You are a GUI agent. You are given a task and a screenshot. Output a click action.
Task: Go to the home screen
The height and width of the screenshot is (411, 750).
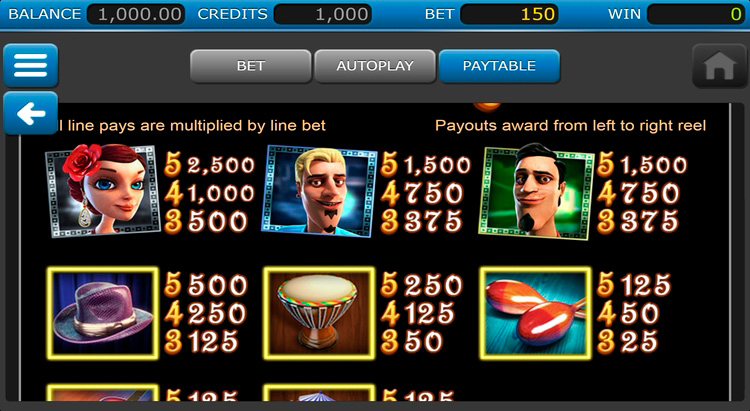[x=719, y=66]
